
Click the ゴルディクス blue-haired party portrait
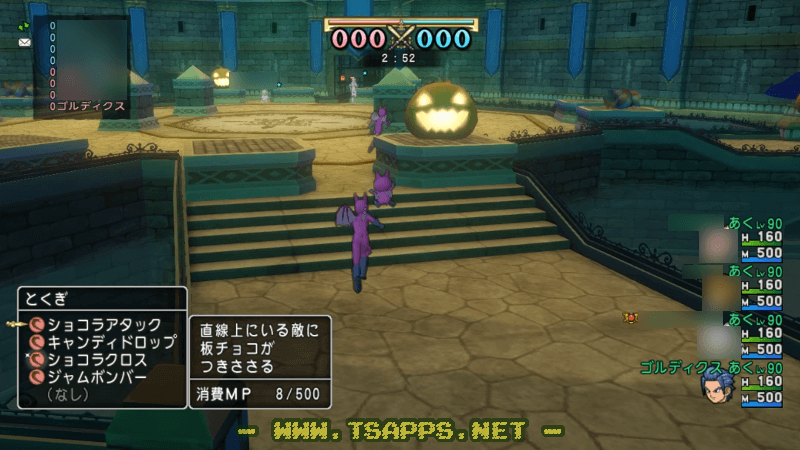pos(715,385)
